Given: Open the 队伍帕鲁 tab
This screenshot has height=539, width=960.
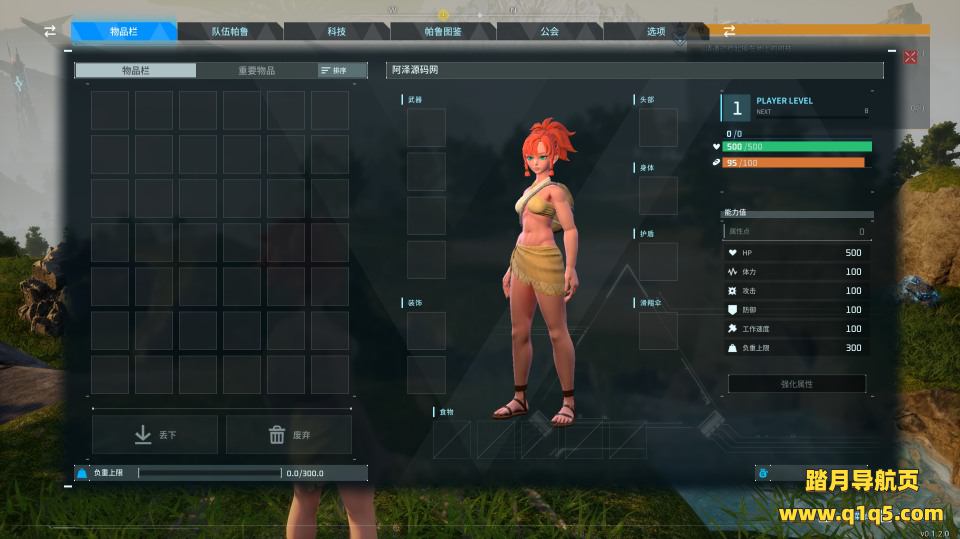Looking at the screenshot, I should point(230,32).
